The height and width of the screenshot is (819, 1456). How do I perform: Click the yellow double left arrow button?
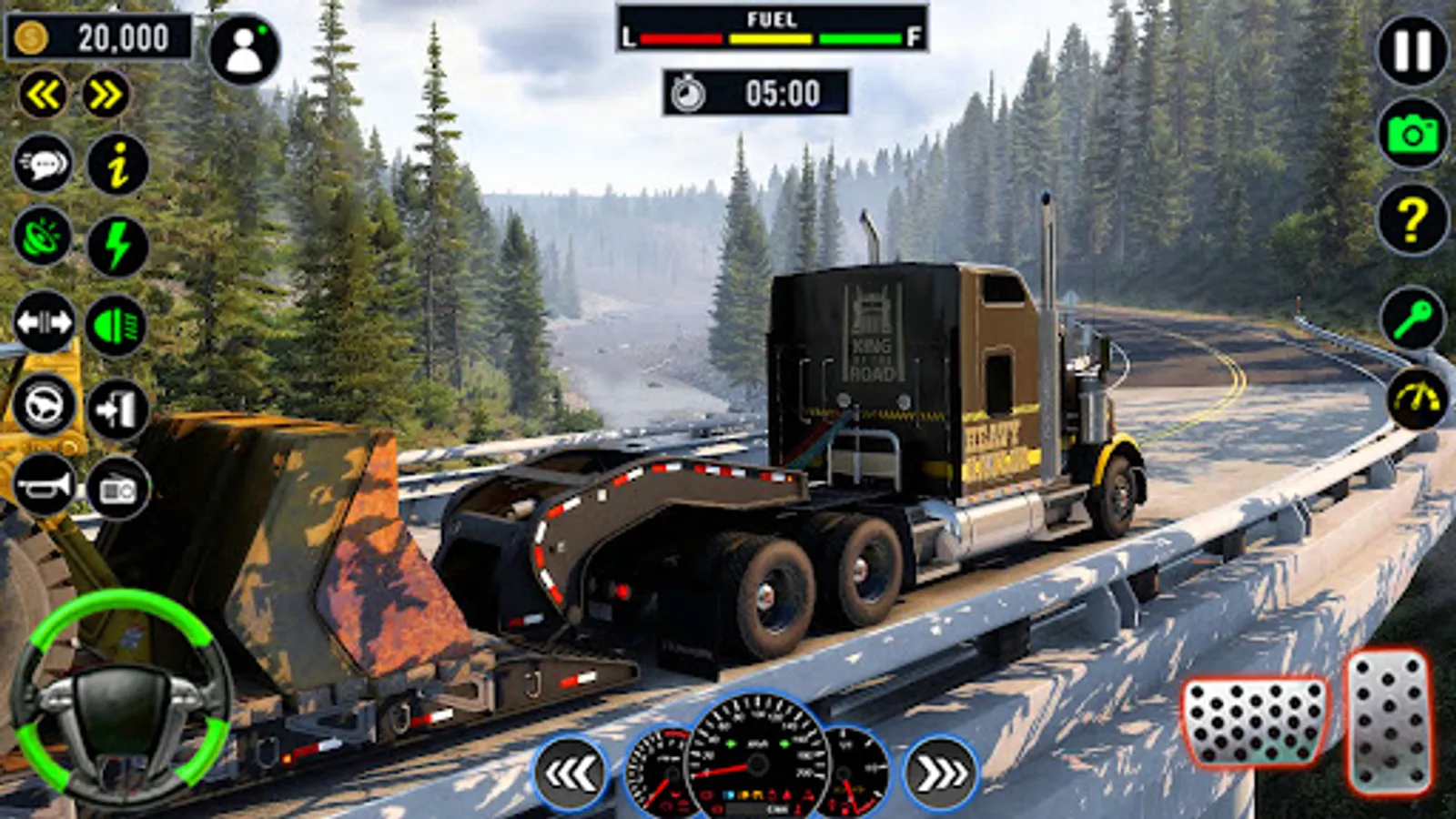coord(43,94)
